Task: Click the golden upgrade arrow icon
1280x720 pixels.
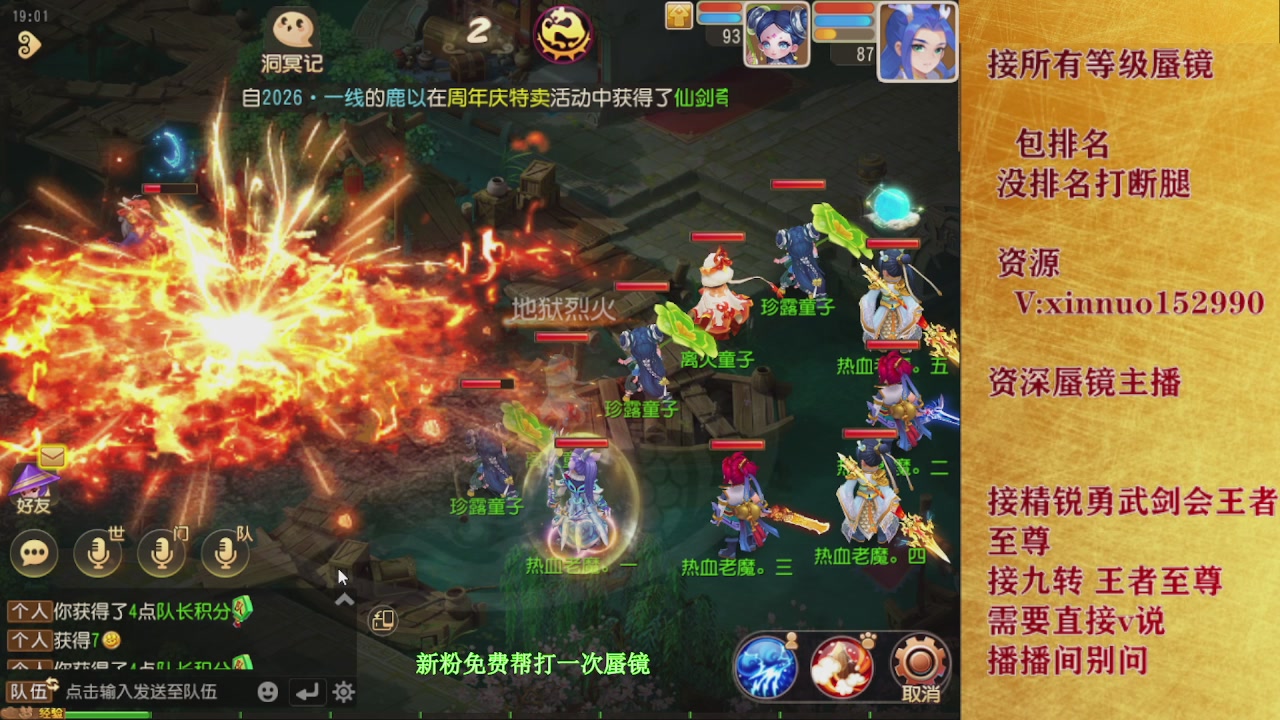Action: coord(679,16)
